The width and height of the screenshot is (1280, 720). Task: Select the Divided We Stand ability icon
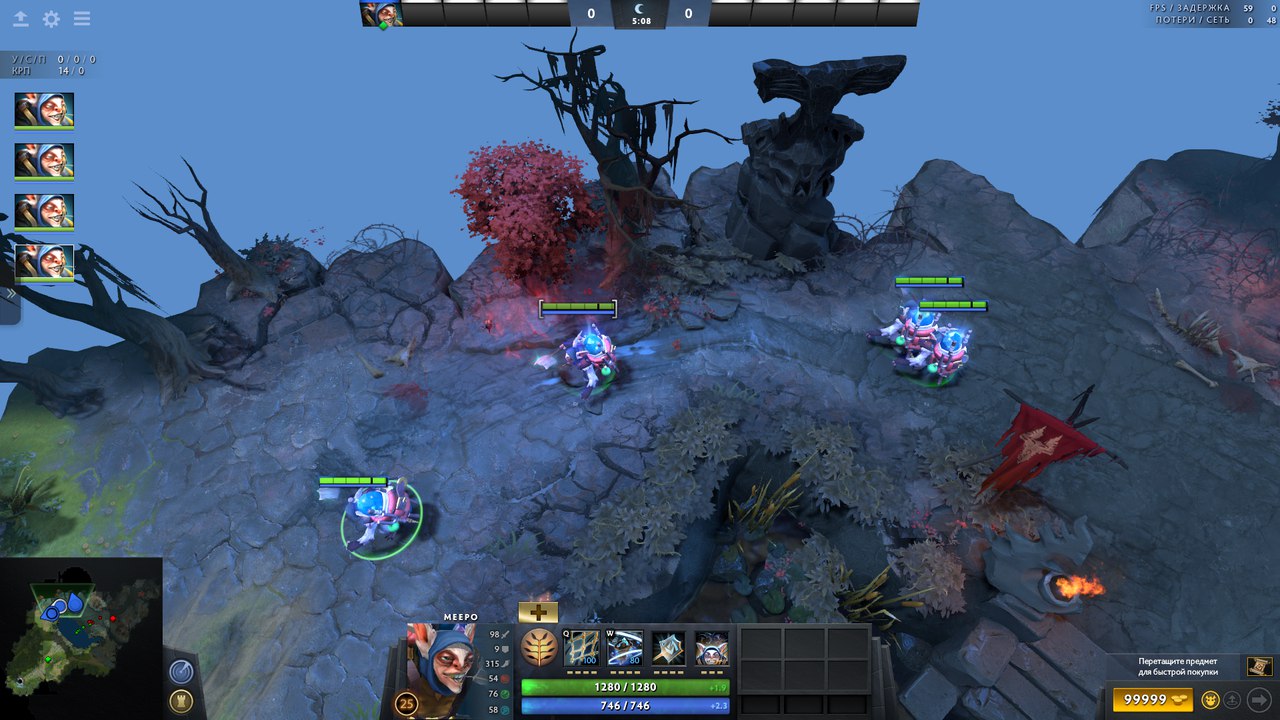(x=712, y=648)
